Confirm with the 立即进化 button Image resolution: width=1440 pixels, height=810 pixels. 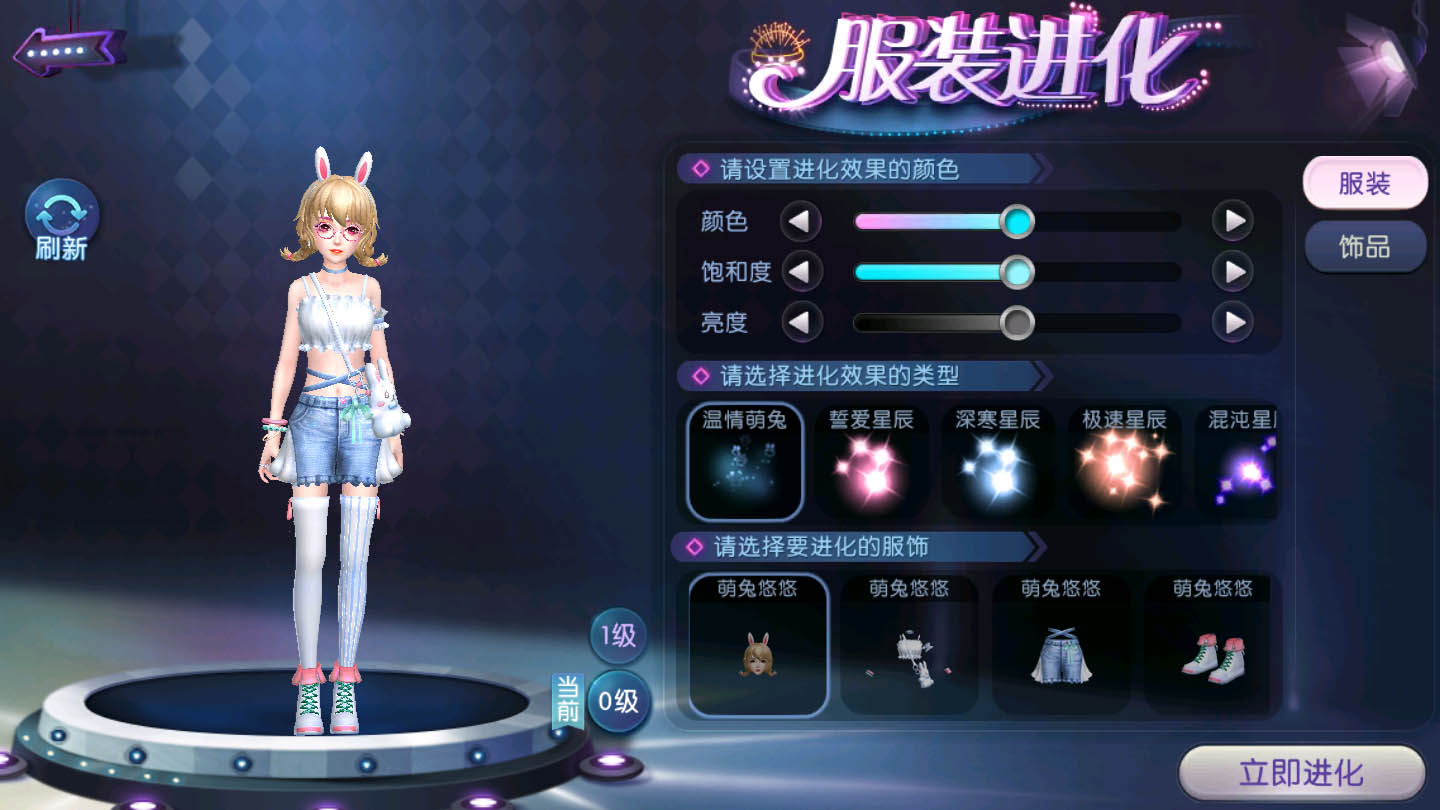coord(1301,773)
